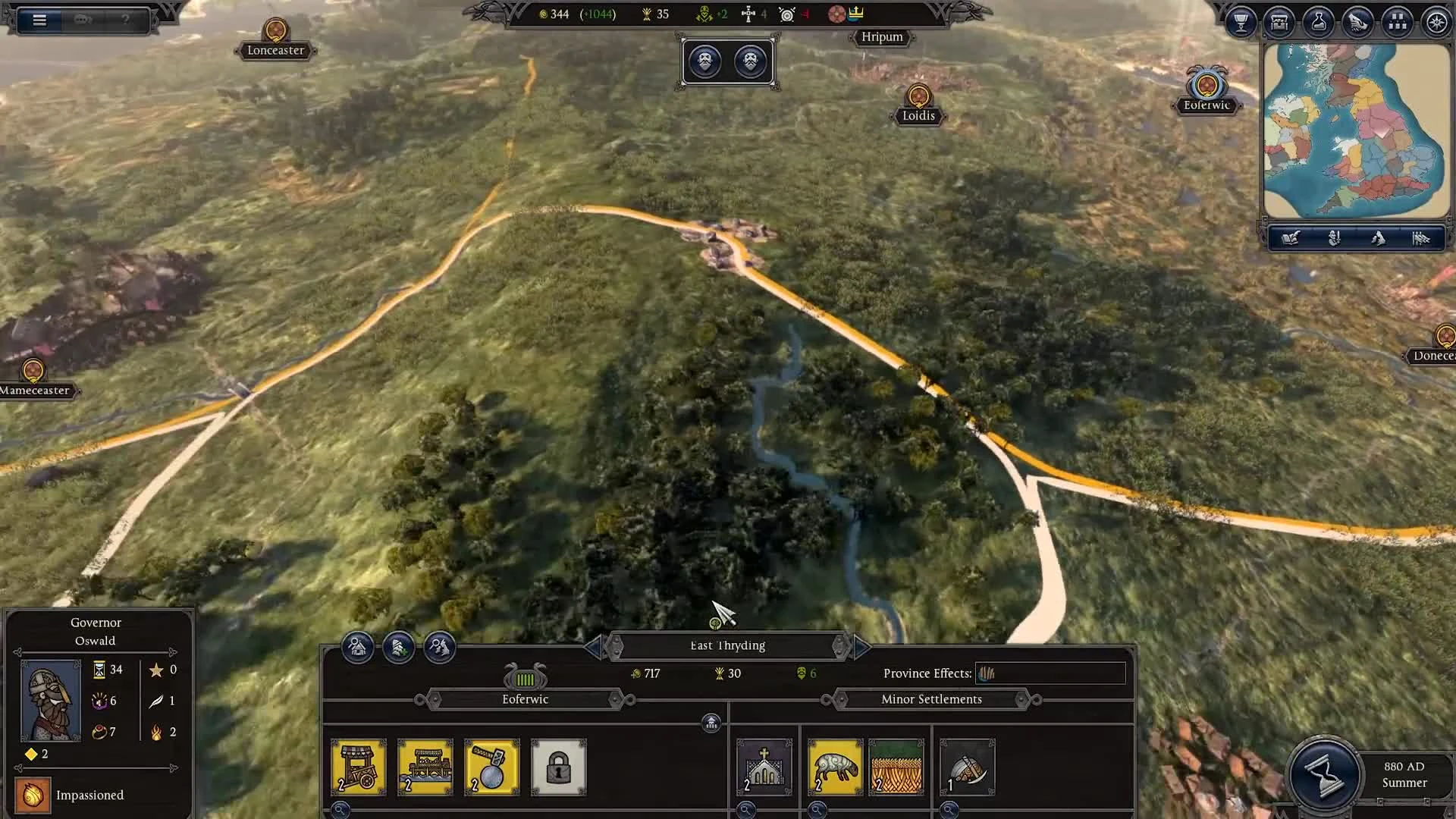Switch to the Minor Settlements tab
The height and width of the screenshot is (819, 1456).
coord(931,698)
